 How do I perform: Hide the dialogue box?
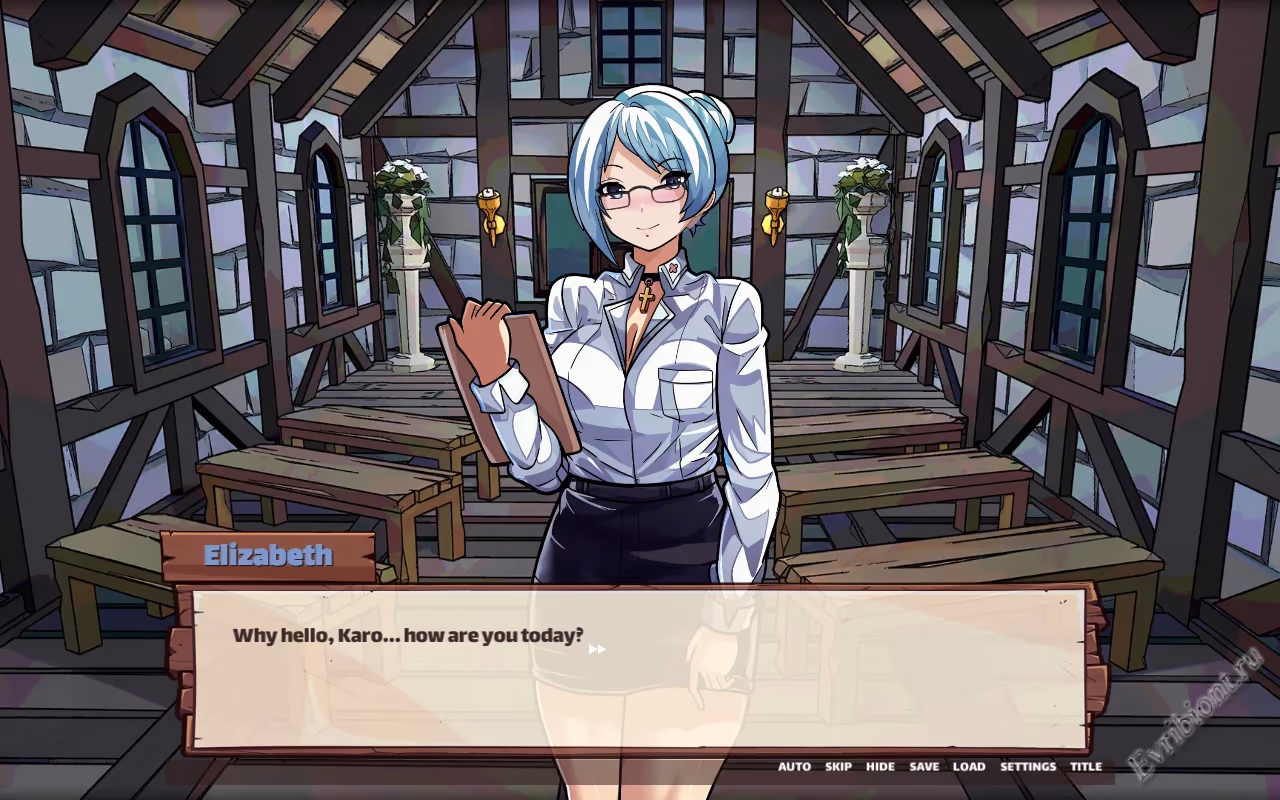tap(880, 767)
